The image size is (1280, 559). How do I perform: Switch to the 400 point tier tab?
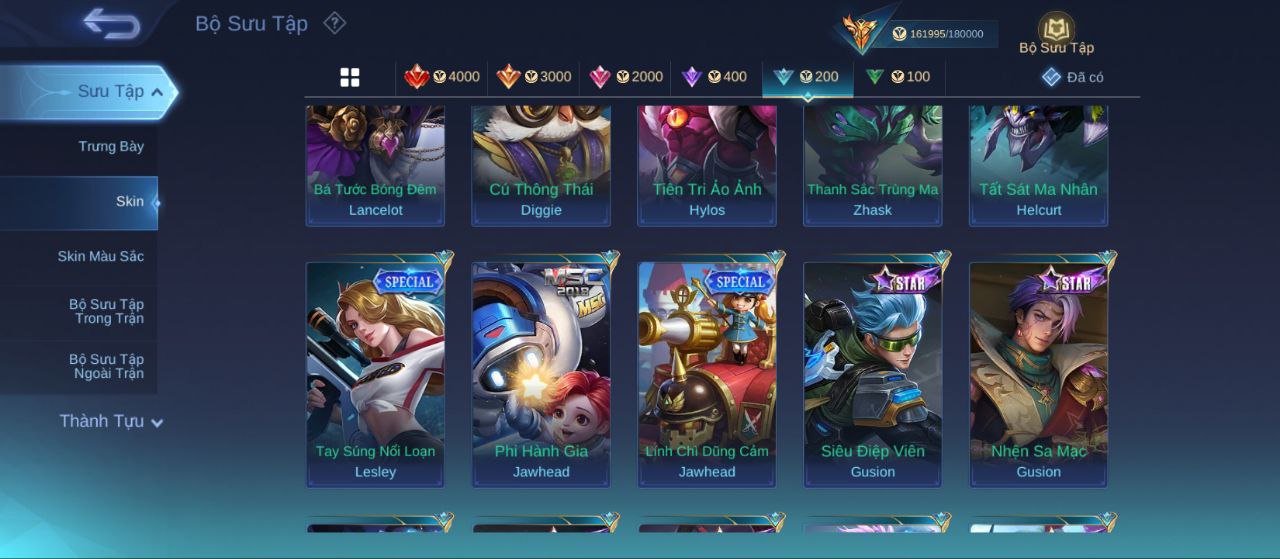pyautogui.click(x=714, y=77)
